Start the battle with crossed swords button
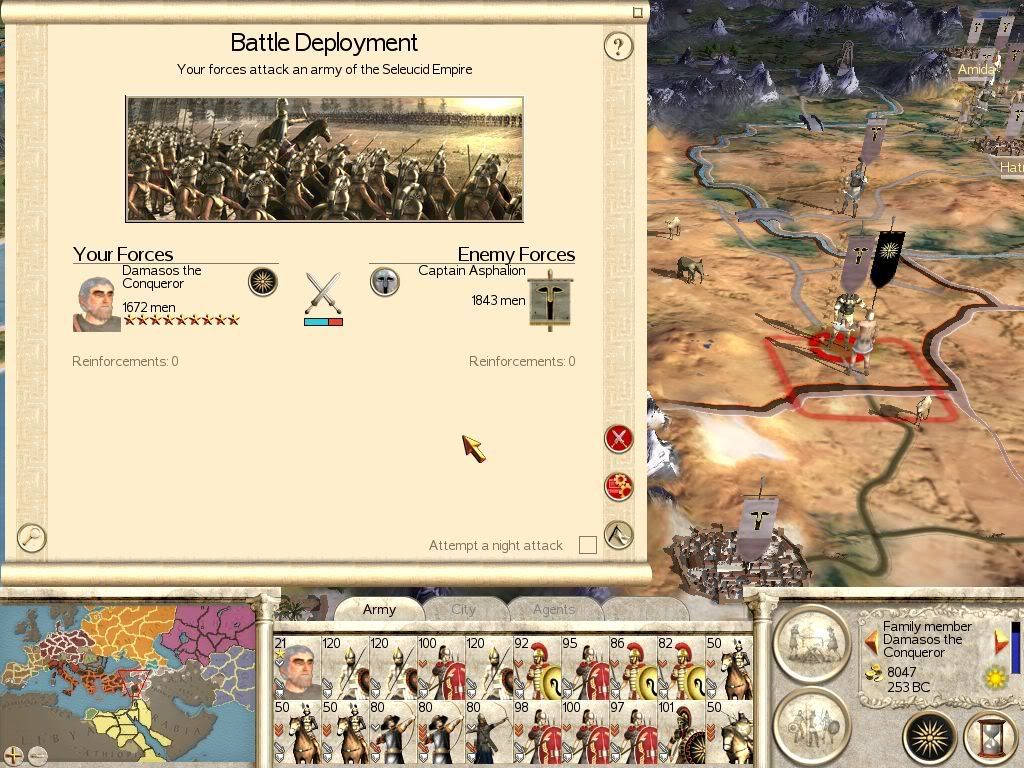The width and height of the screenshot is (1024, 768). click(619, 438)
